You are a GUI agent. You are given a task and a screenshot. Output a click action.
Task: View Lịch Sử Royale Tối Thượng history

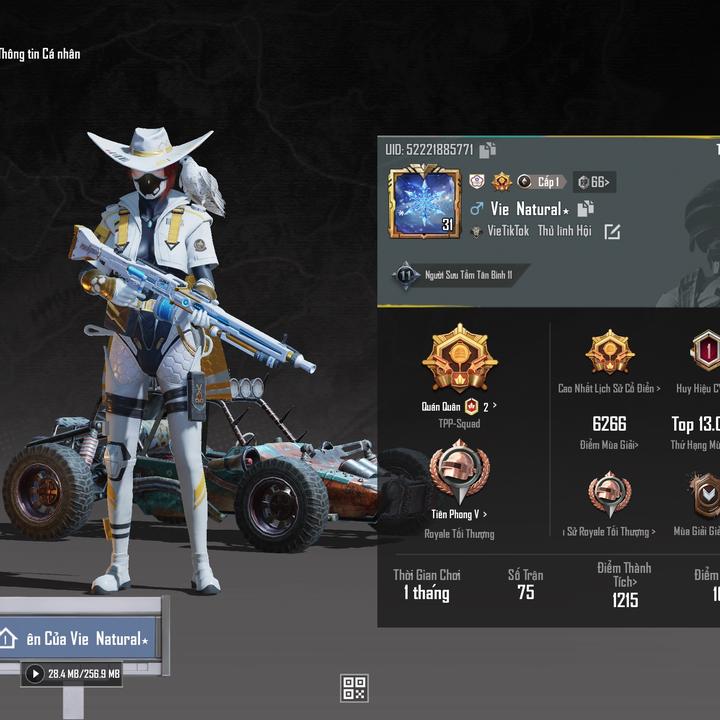pyautogui.click(x=609, y=532)
